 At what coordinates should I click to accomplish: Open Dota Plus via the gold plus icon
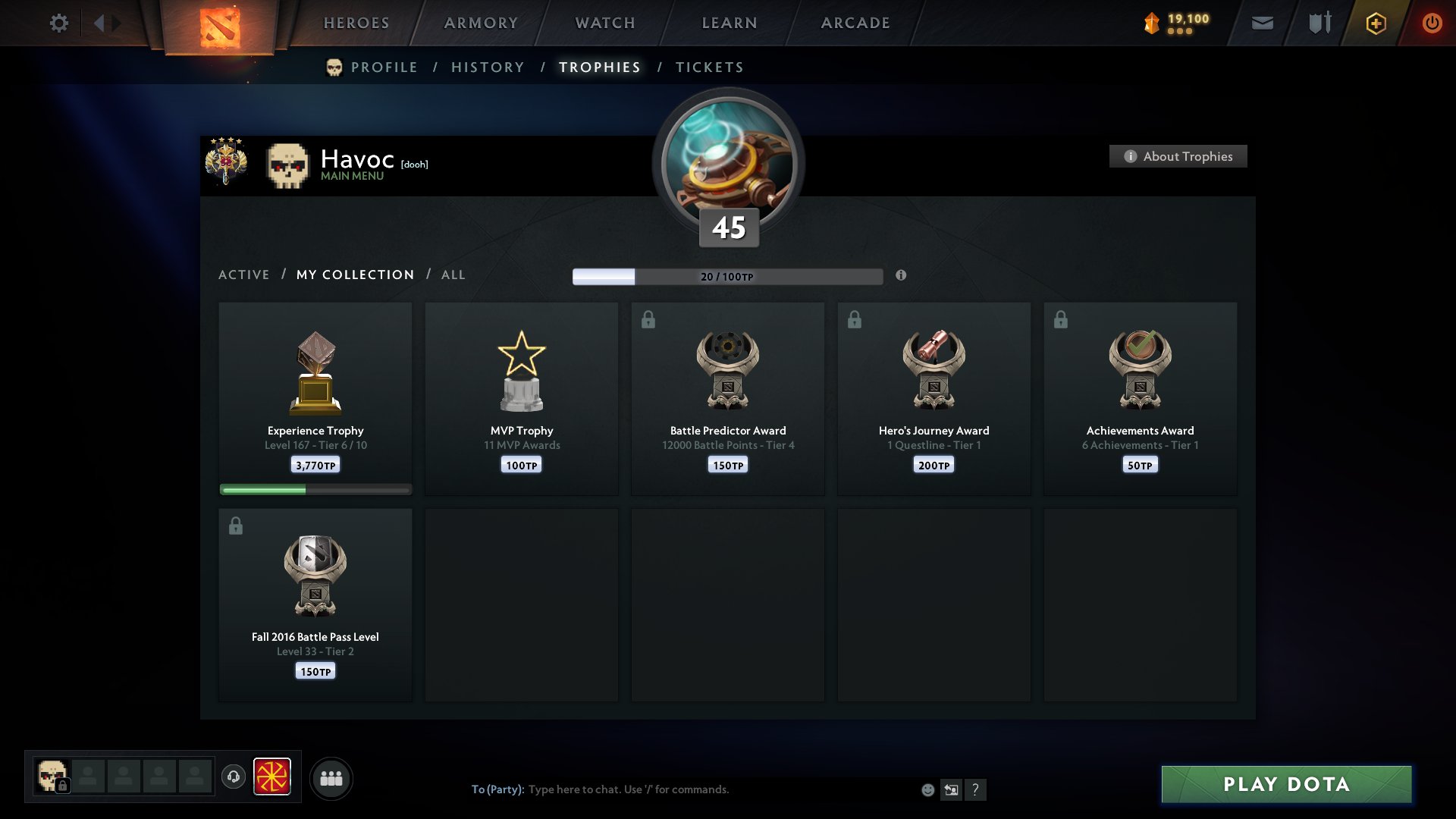(x=1374, y=23)
